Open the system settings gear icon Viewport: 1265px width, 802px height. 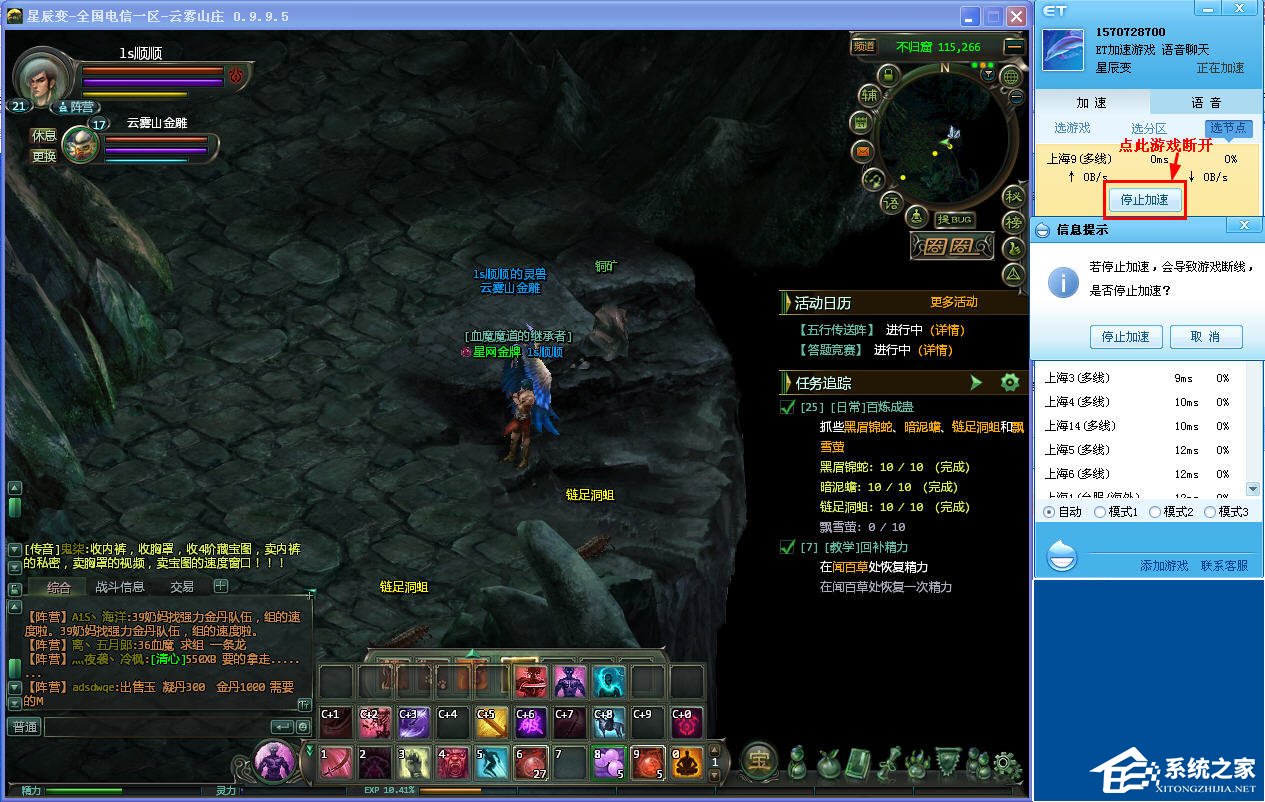point(1007,765)
